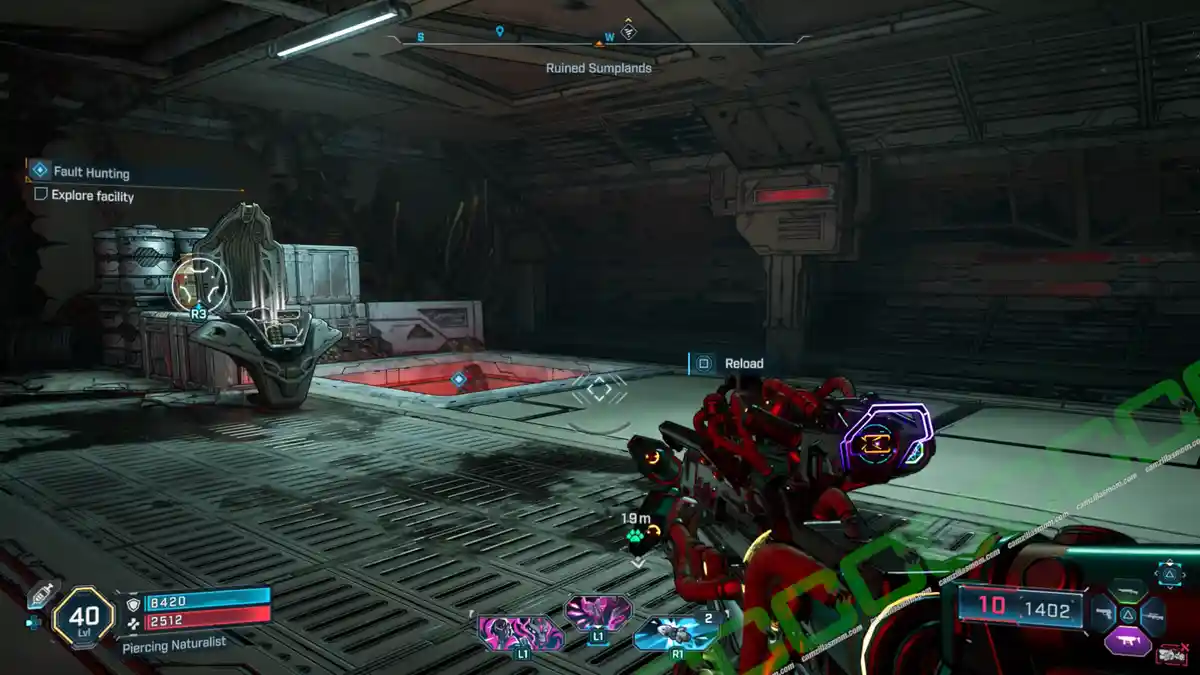Viewport: 1200px width, 675px height.
Task: Click the paw print pet distance marker
Action: (636, 537)
